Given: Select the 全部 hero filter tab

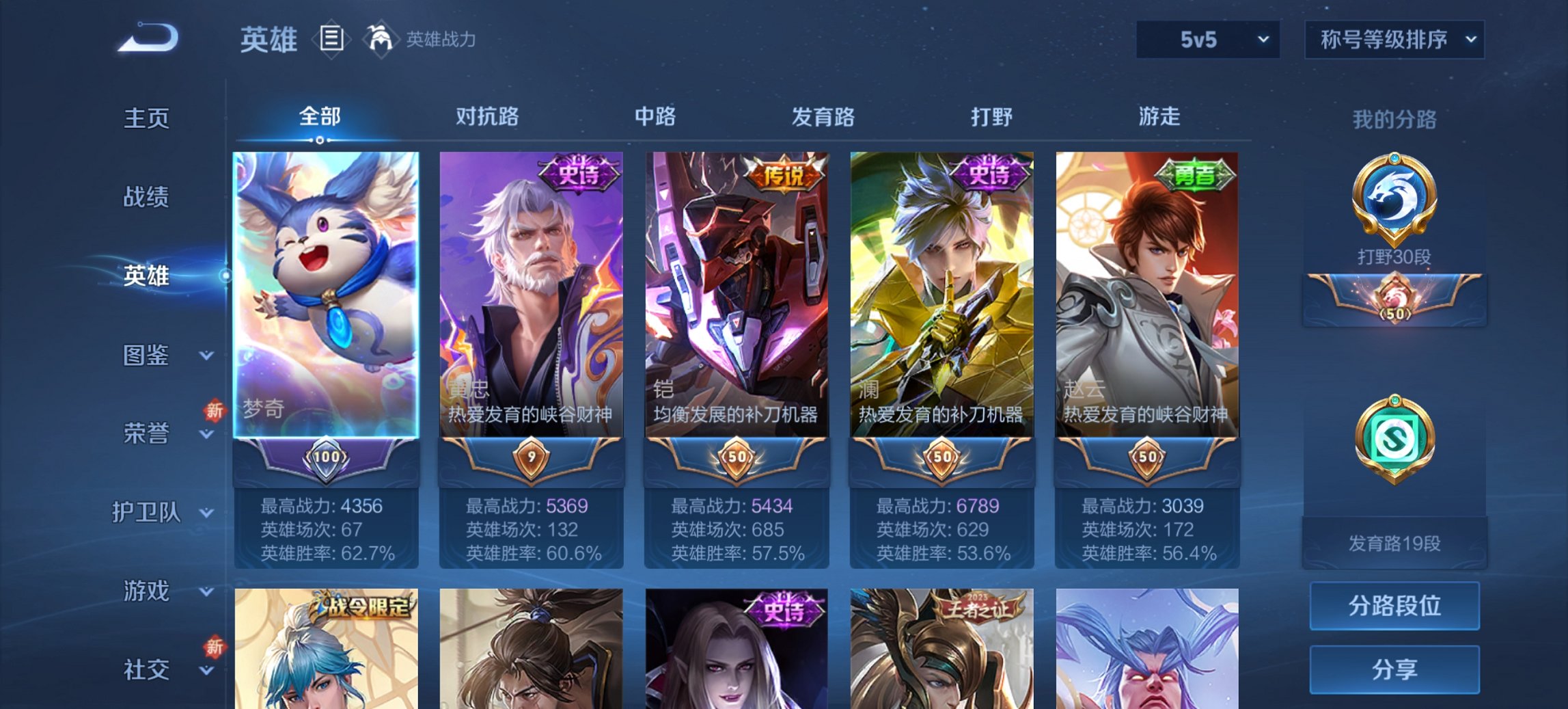Looking at the screenshot, I should [x=321, y=117].
